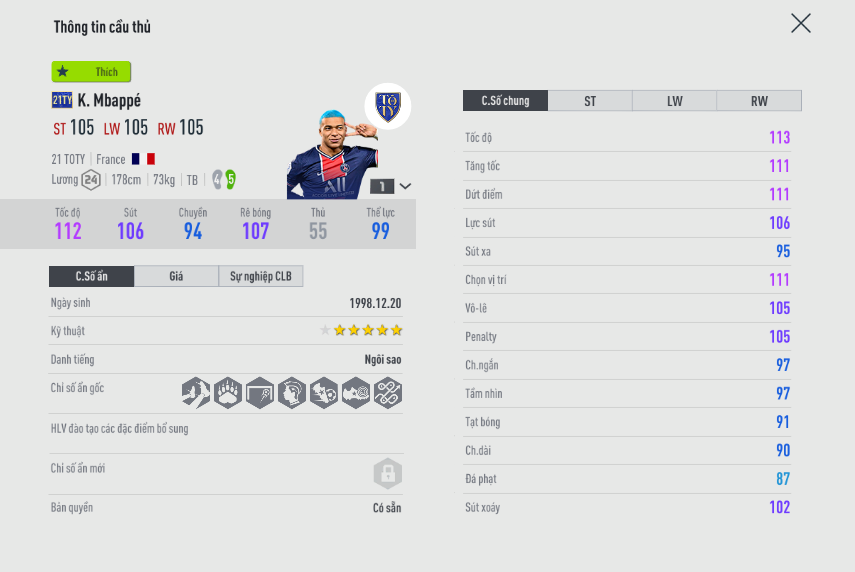Click the locked new trait slot
Viewport: 855px width, 572px height.
coord(387,472)
